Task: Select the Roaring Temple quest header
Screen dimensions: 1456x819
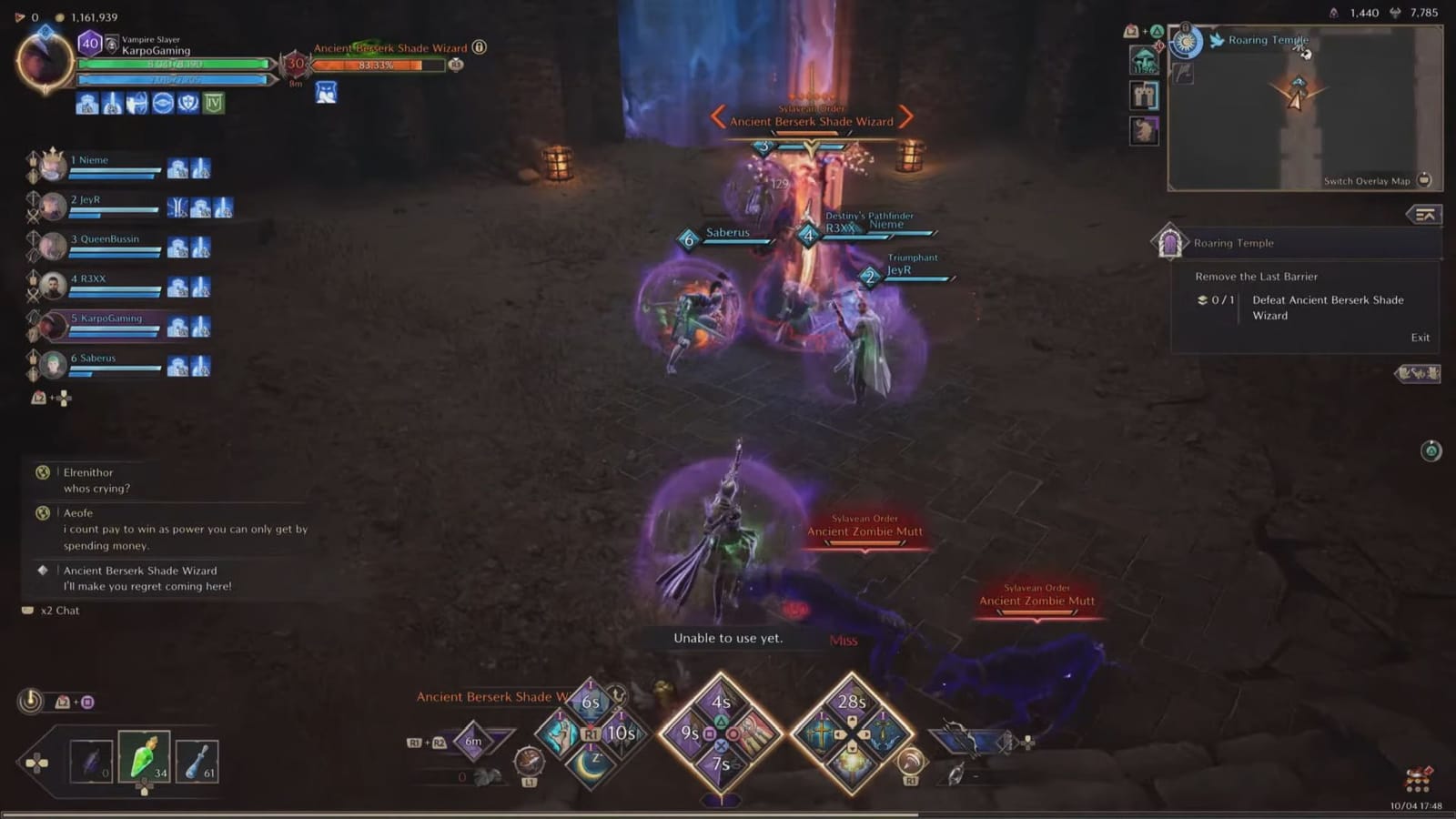Action: 1234,243
